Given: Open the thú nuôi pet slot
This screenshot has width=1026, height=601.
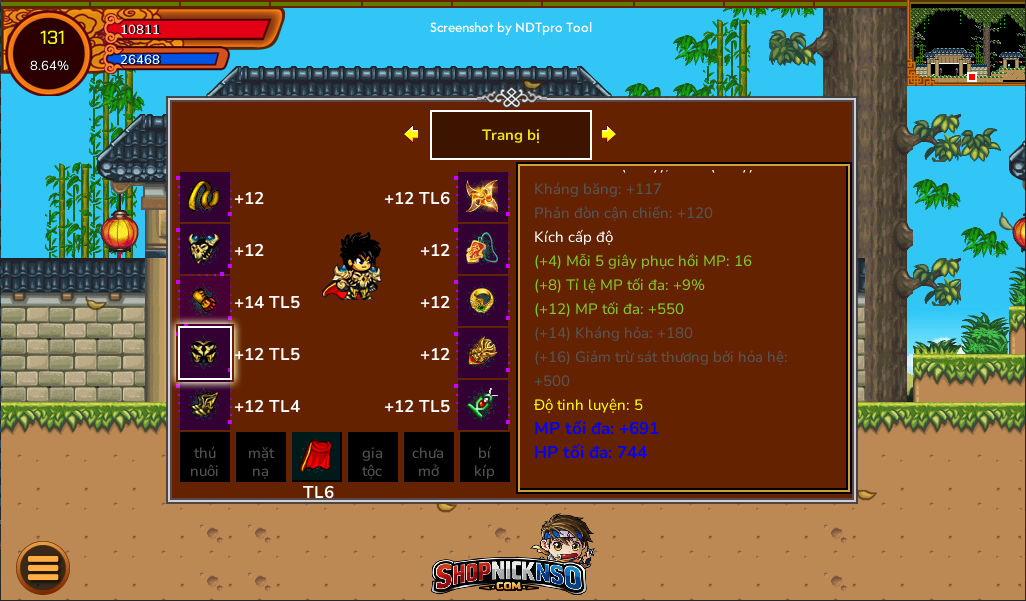Looking at the screenshot, I should (x=205, y=458).
